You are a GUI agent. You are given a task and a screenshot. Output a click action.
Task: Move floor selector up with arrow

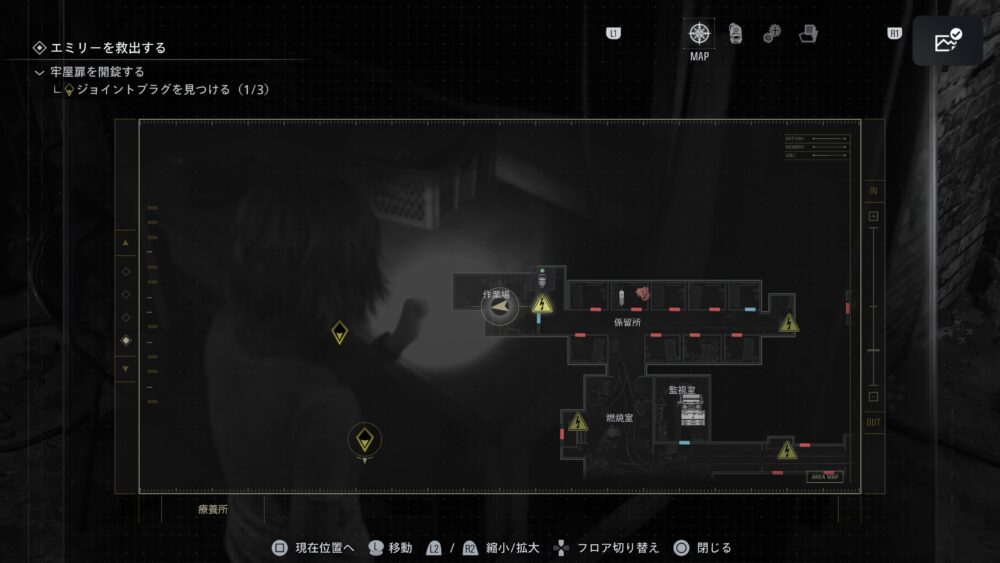coord(126,242)
